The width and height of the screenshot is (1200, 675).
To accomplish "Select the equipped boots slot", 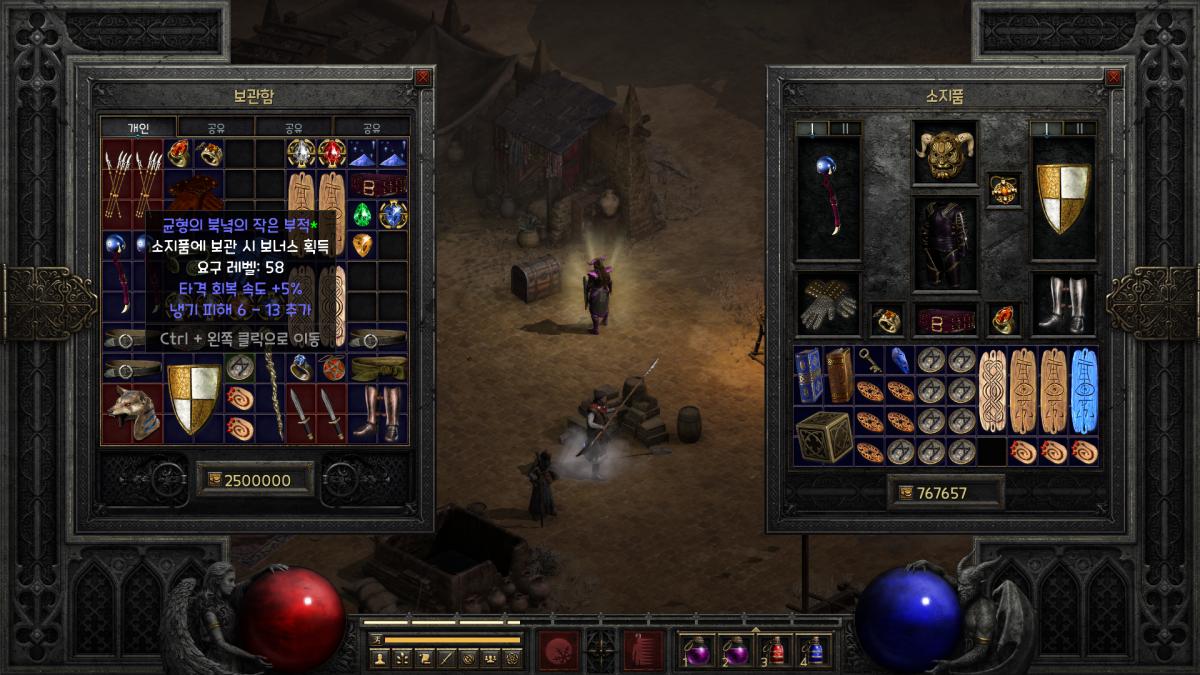I will point(1063,305).
